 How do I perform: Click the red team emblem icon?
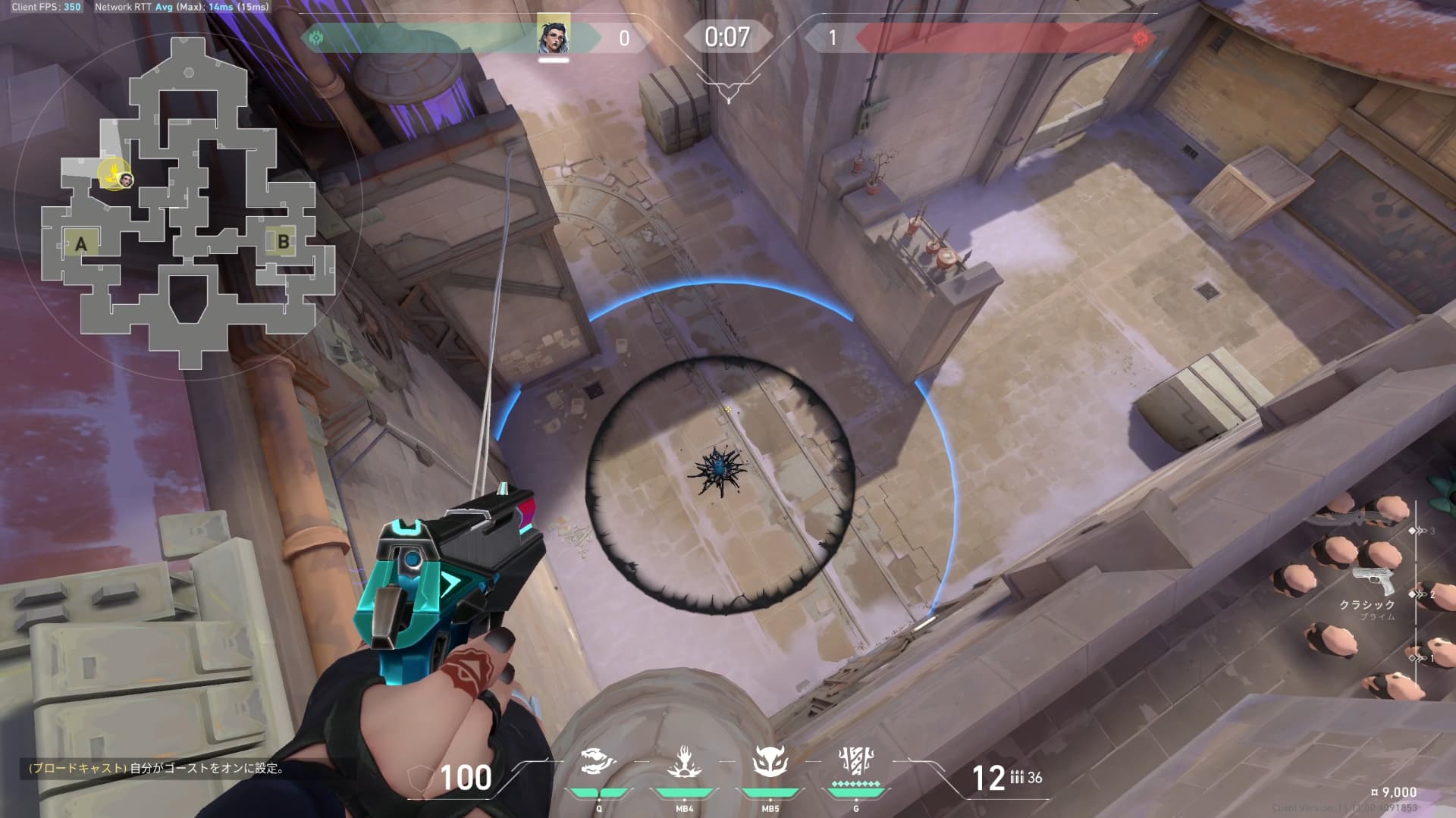(x=1139, y=37)
